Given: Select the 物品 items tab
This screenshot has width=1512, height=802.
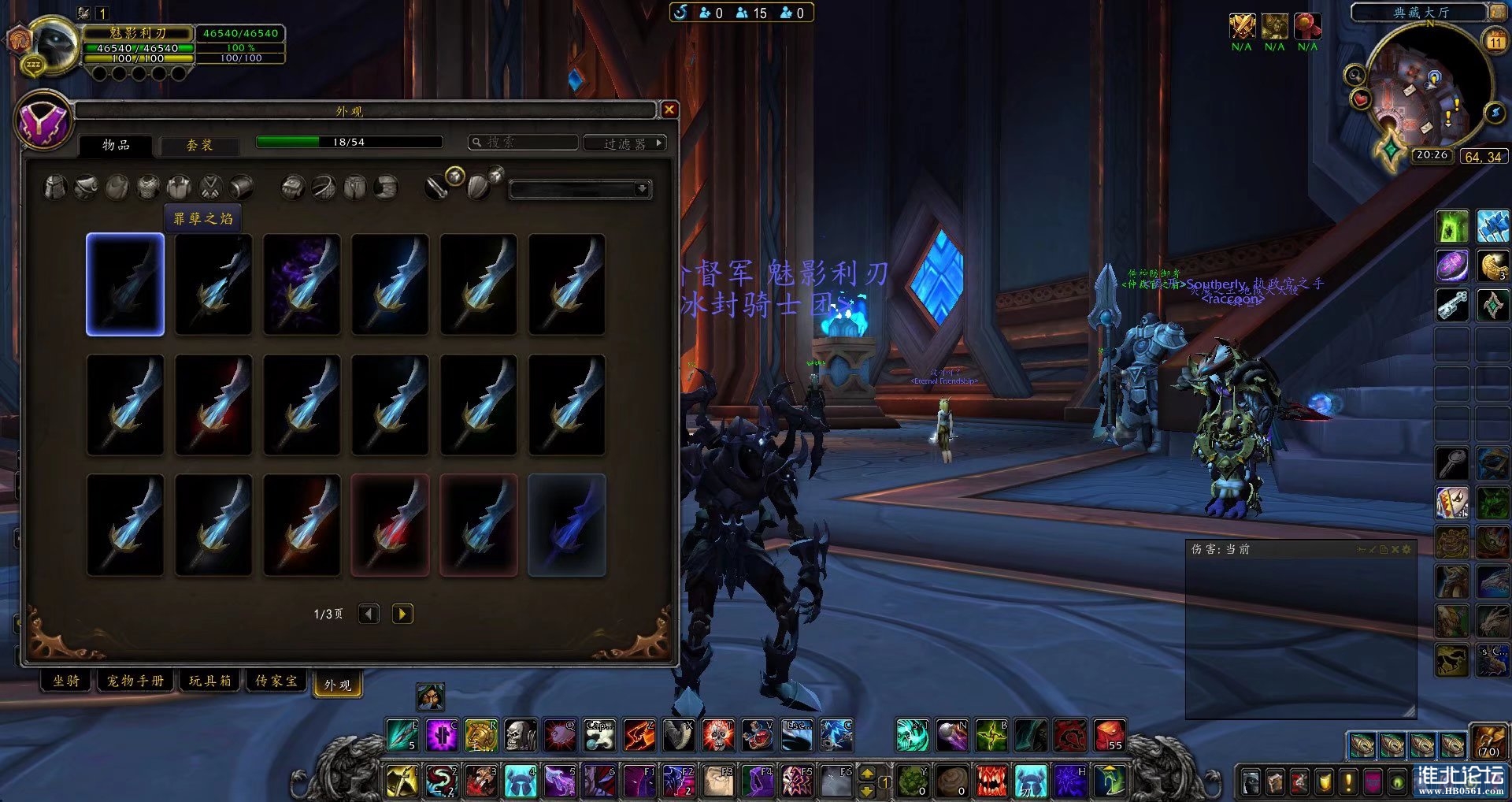Looking at the screenshot, I should tap(116, 145).
